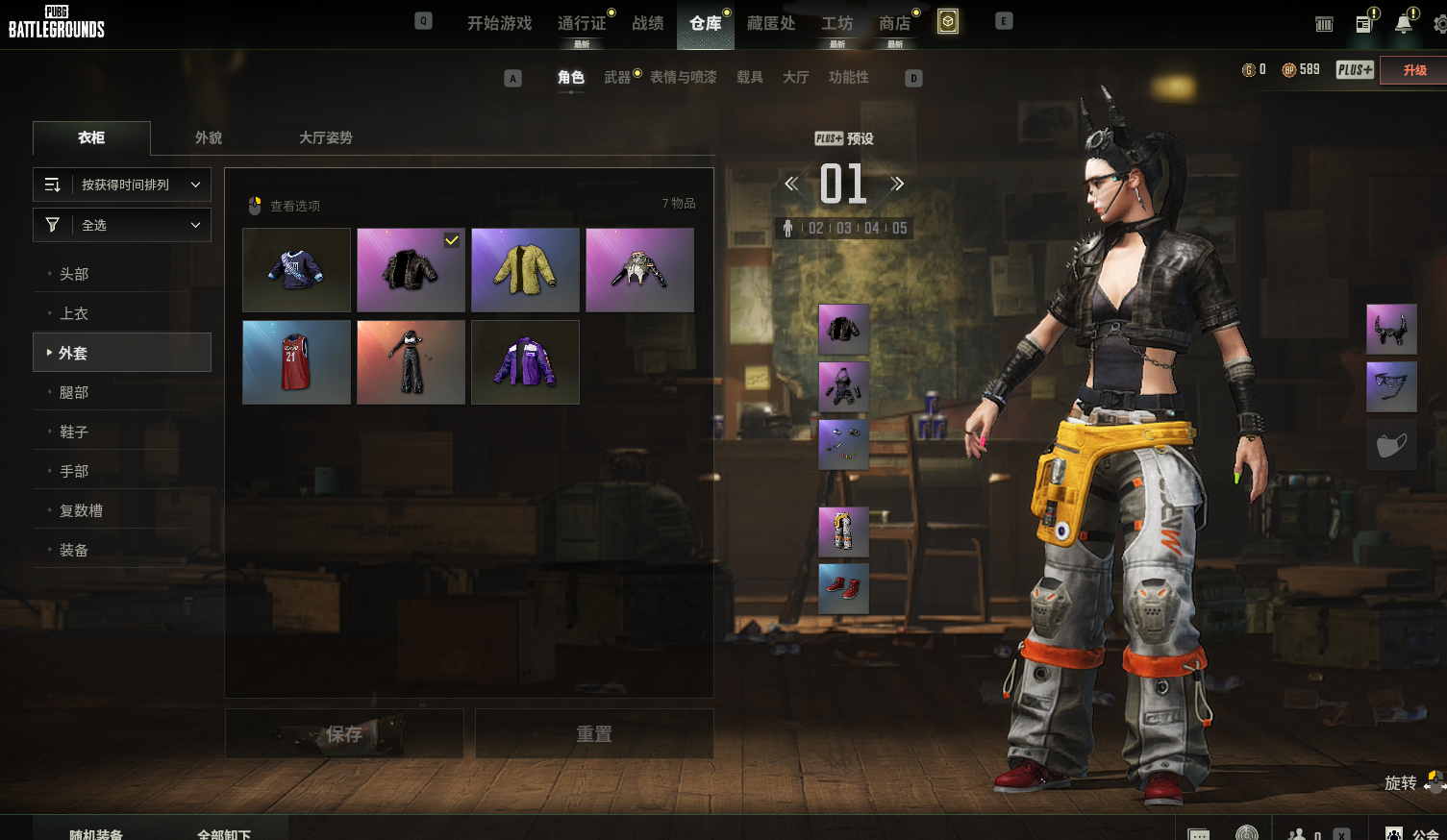Open the 外貌 appearance tab

[x=209, y=137]
